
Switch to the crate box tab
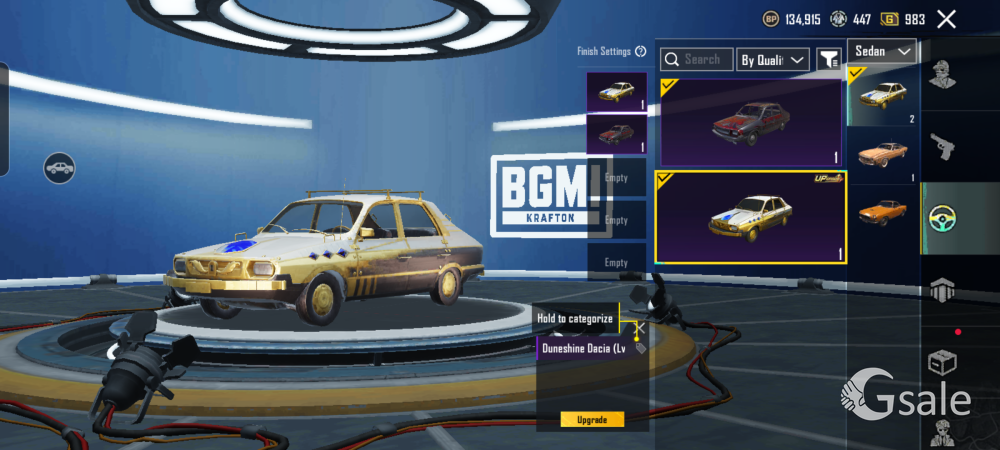[x=940, y=362]
